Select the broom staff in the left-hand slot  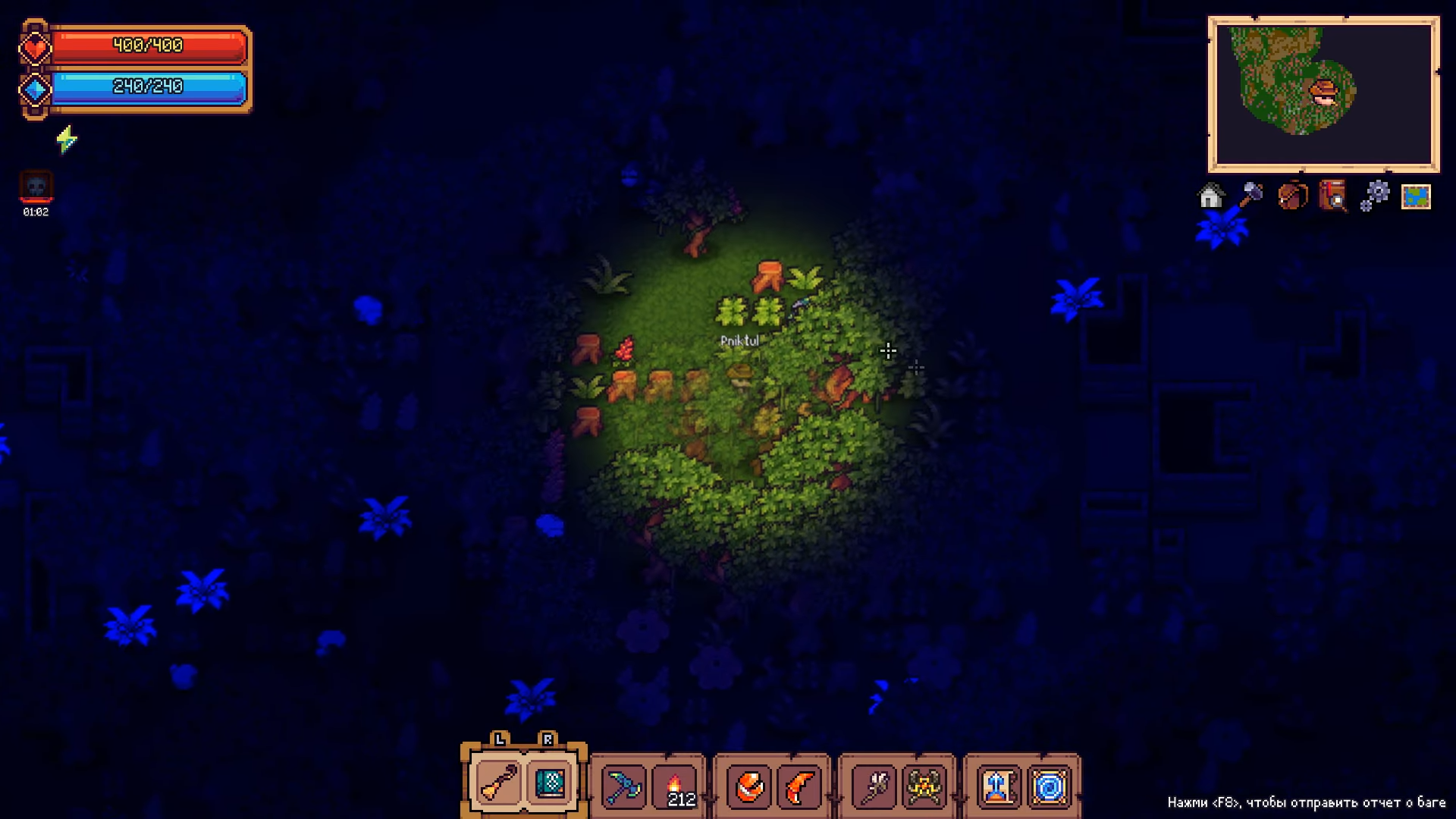[497, 784]
